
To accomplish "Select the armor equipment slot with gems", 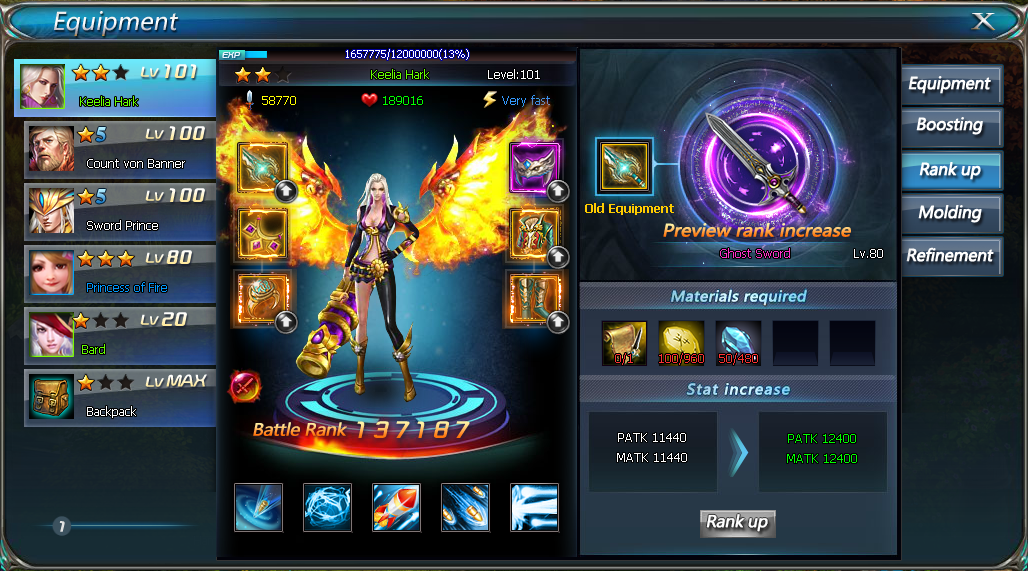I will click(x=262, y=232).
